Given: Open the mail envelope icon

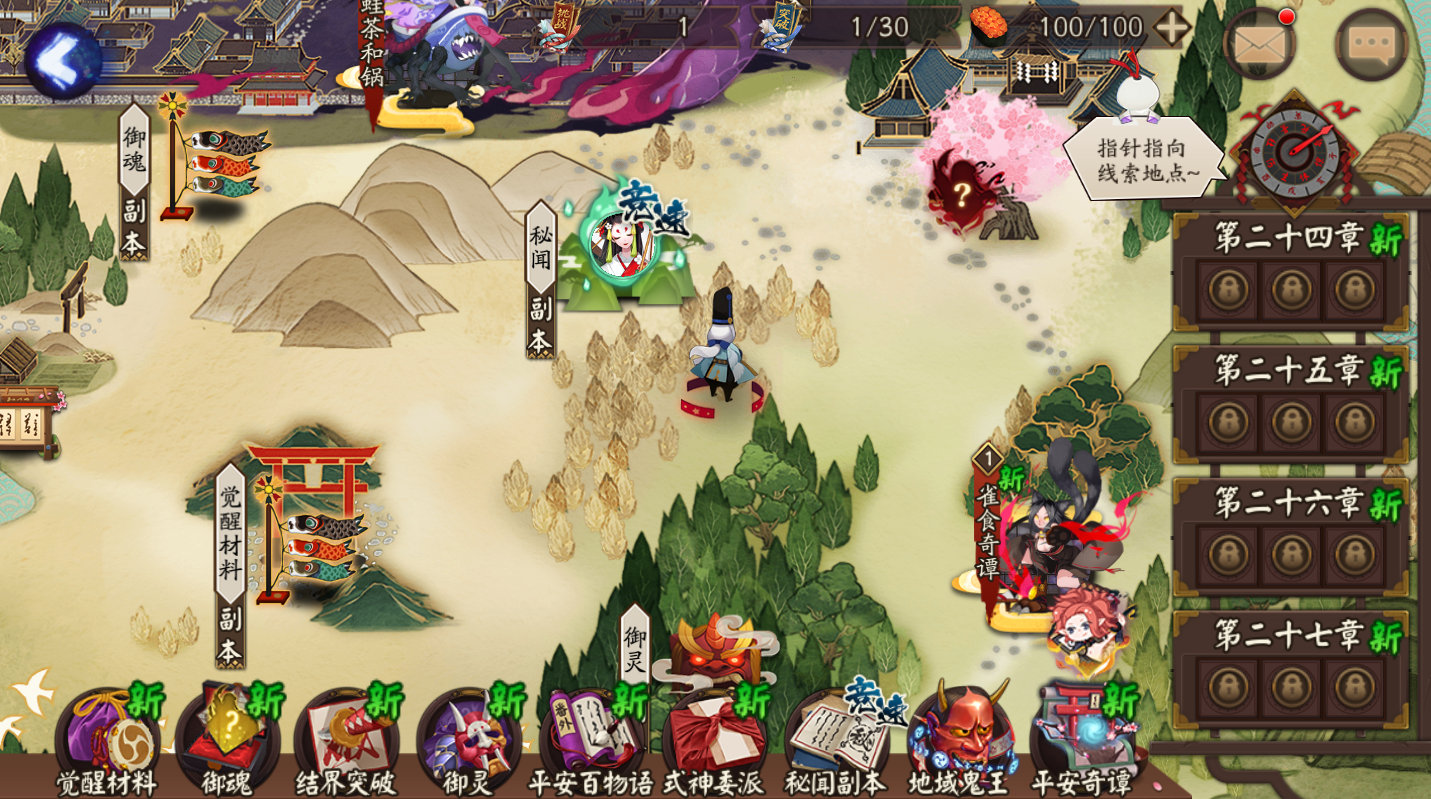Looking at the screenshot, I should pos(1259,44).
